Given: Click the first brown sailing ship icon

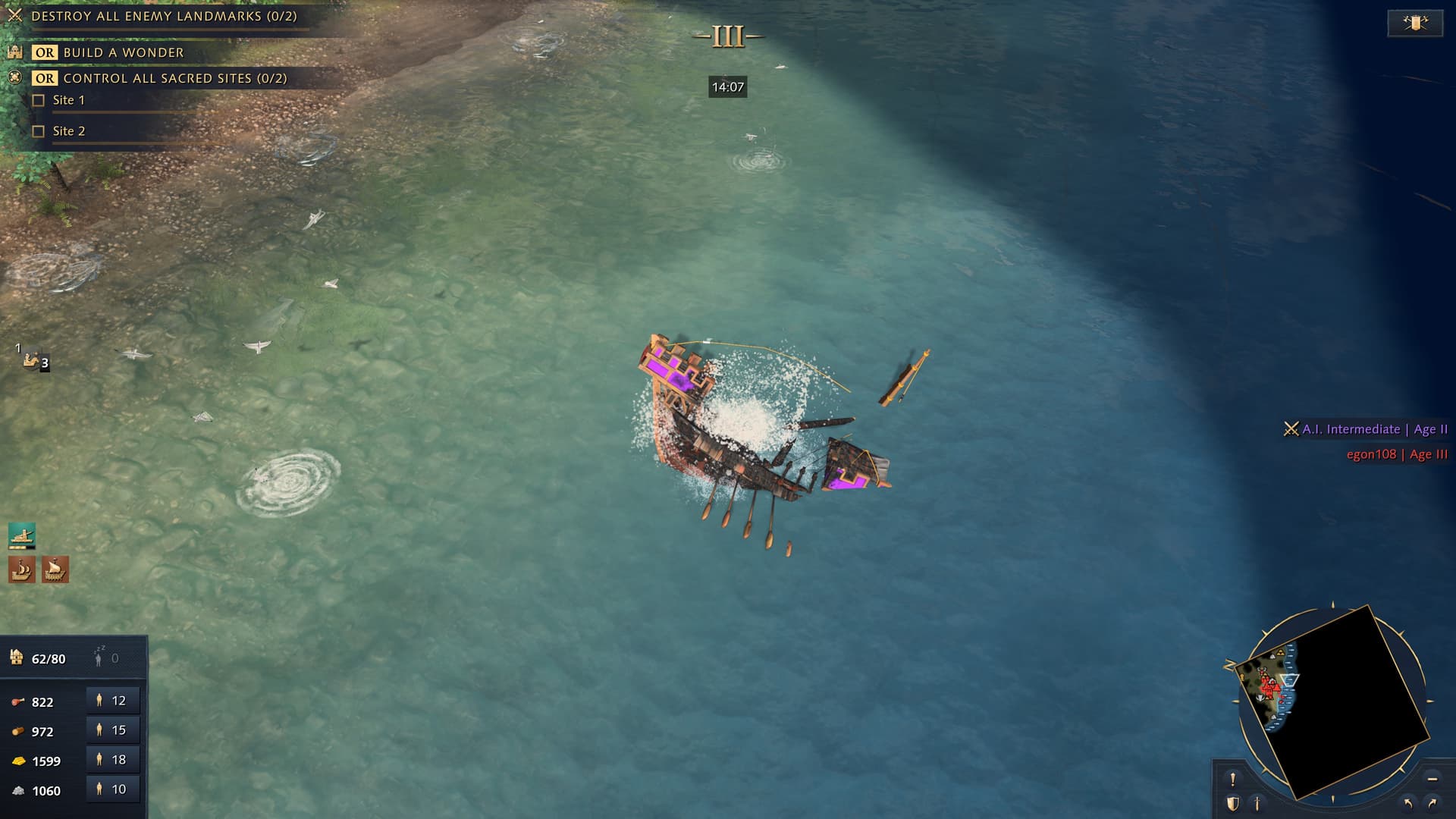Looking at the screenshot, I should pos(22,569).
